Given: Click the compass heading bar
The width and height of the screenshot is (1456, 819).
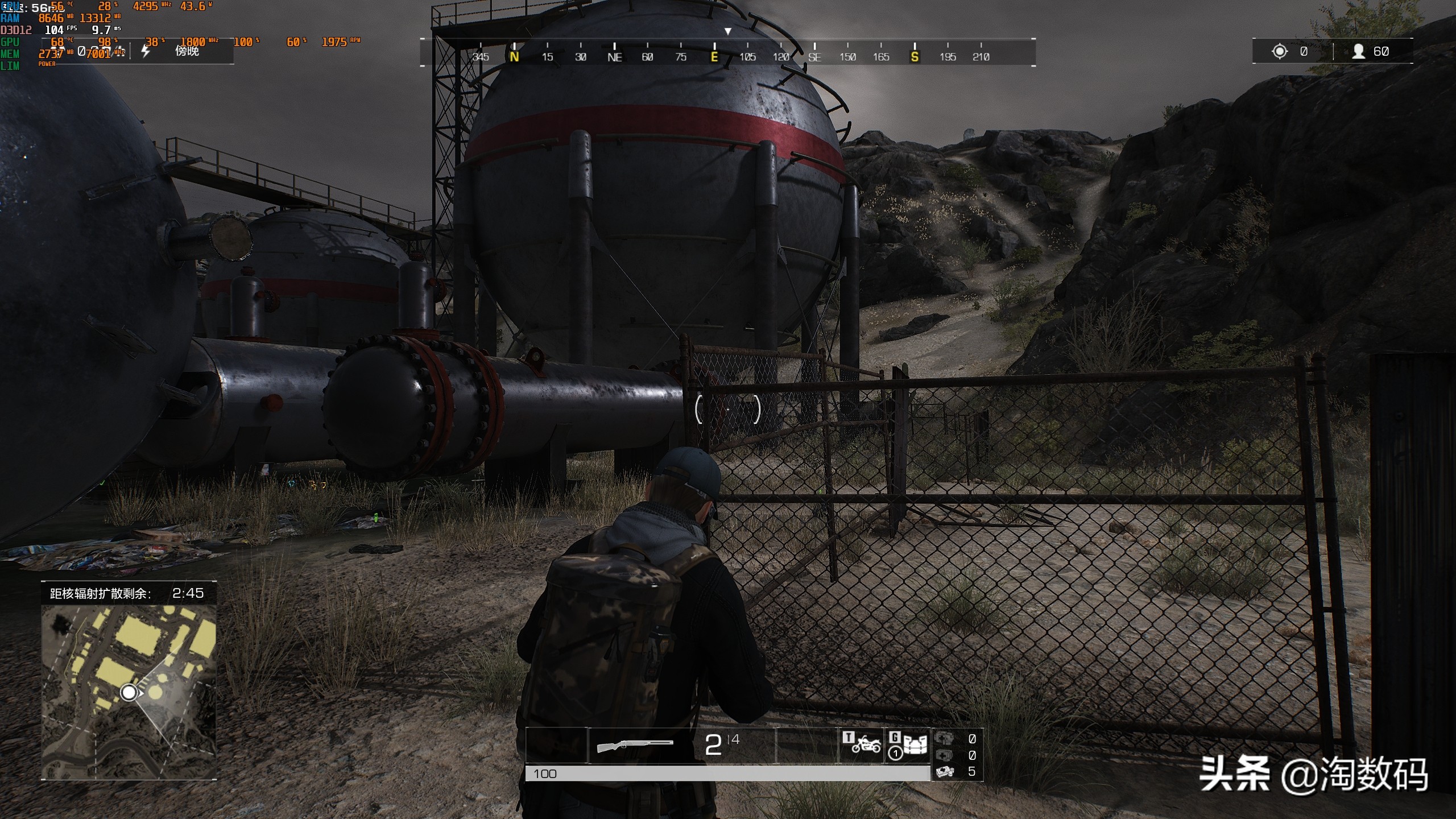Looking at the screenshot, I should (727, 53).
